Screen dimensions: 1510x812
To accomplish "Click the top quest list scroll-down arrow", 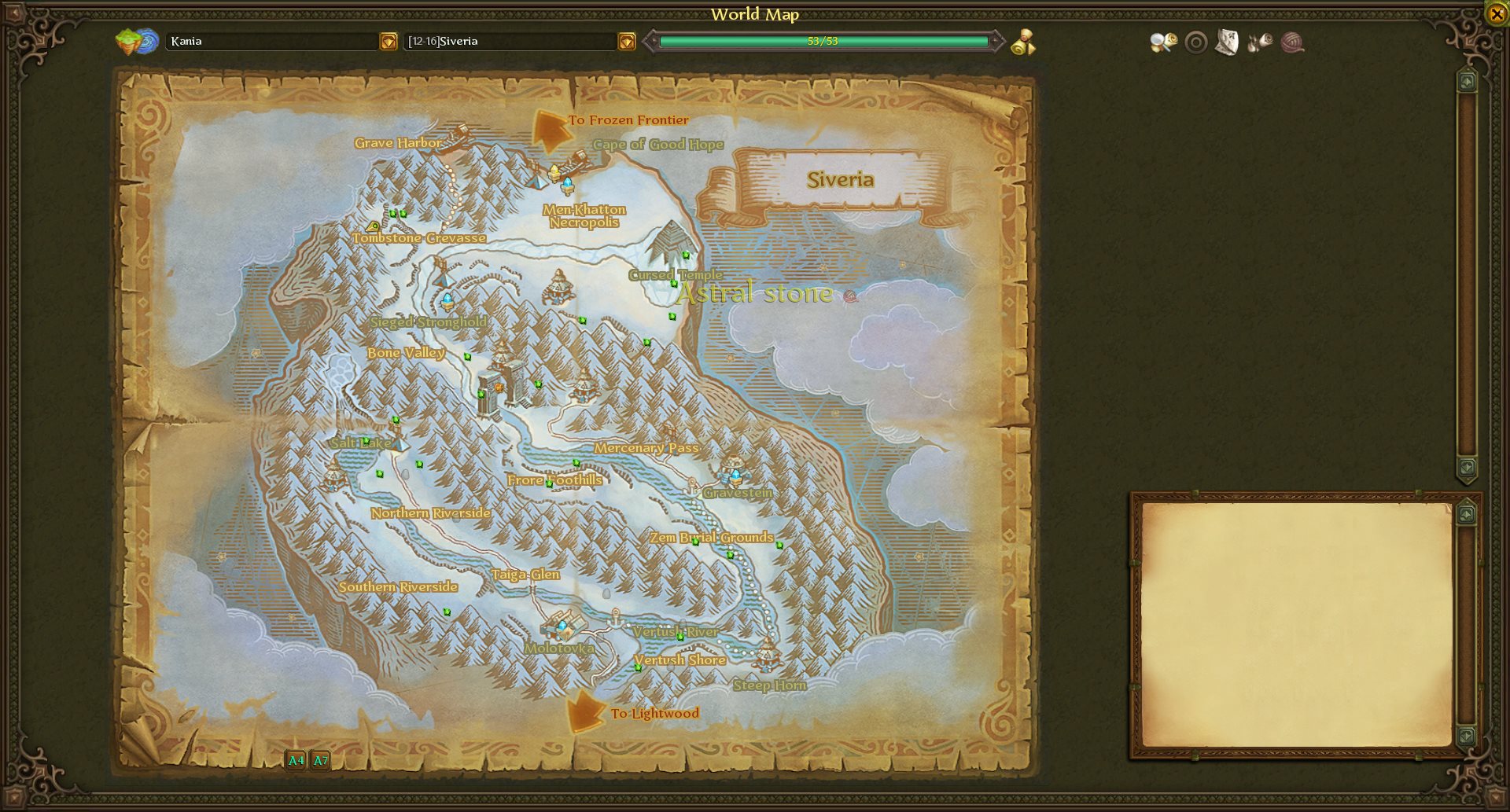I will [1467, 467].
